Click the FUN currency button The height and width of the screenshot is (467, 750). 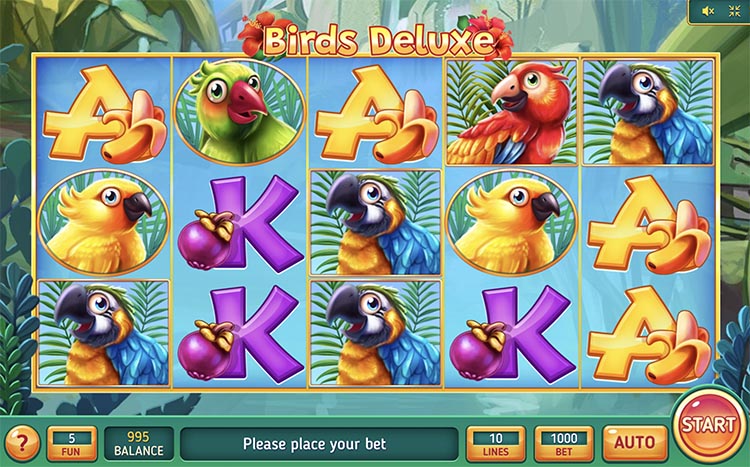71,441
